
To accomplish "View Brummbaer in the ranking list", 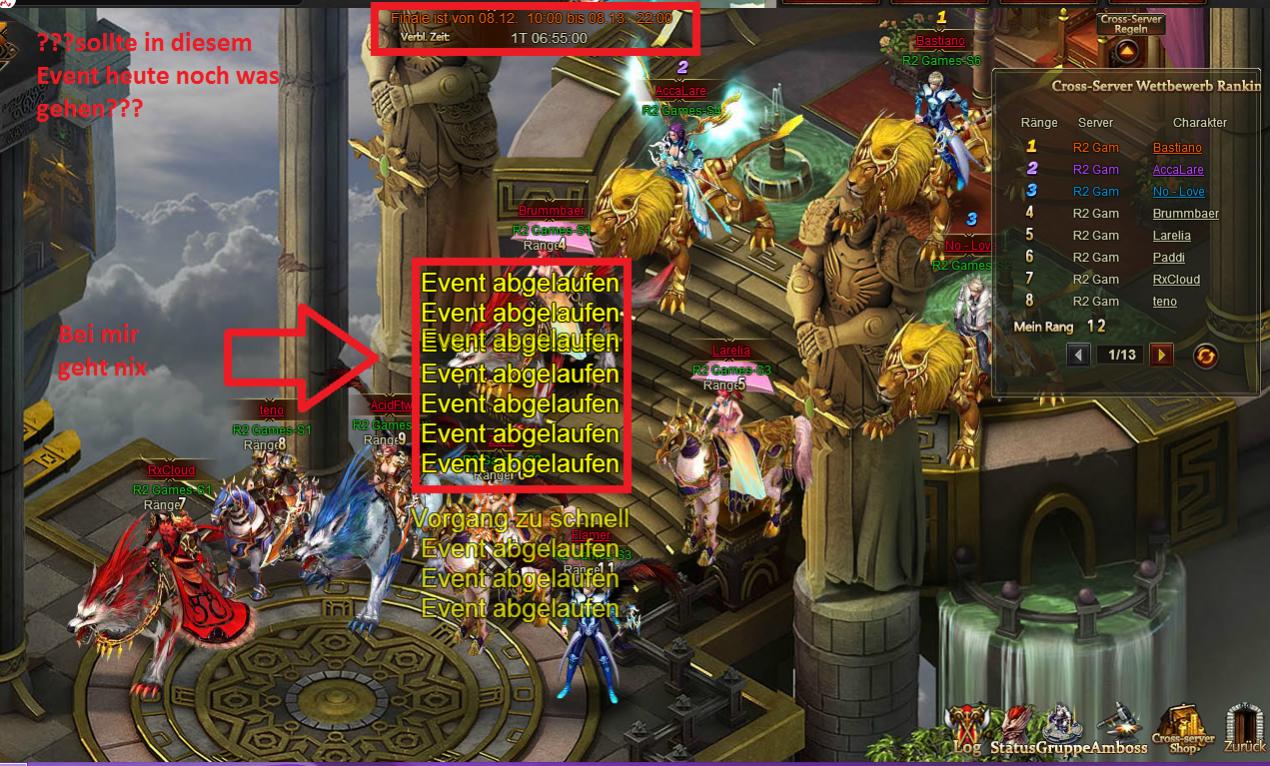I will point(1185,214).
